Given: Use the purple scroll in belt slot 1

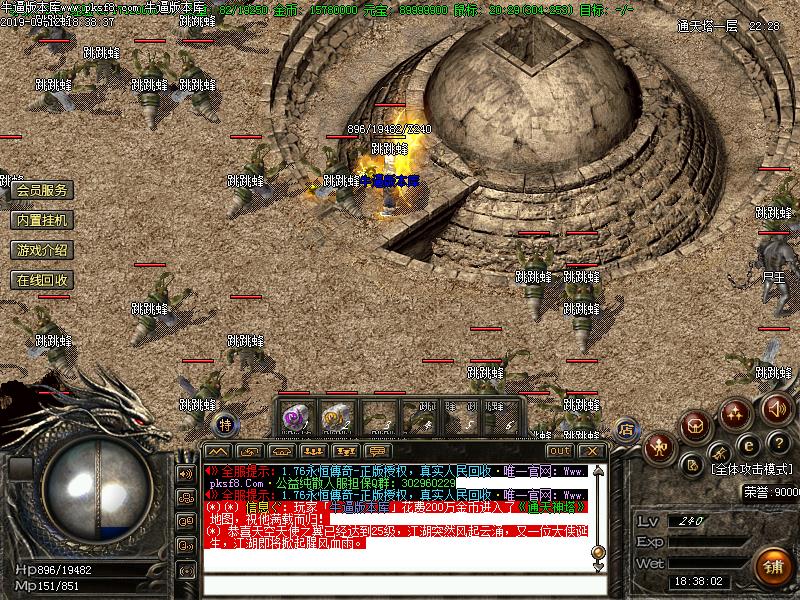Looking at the screenshot, I should (295, 418).
